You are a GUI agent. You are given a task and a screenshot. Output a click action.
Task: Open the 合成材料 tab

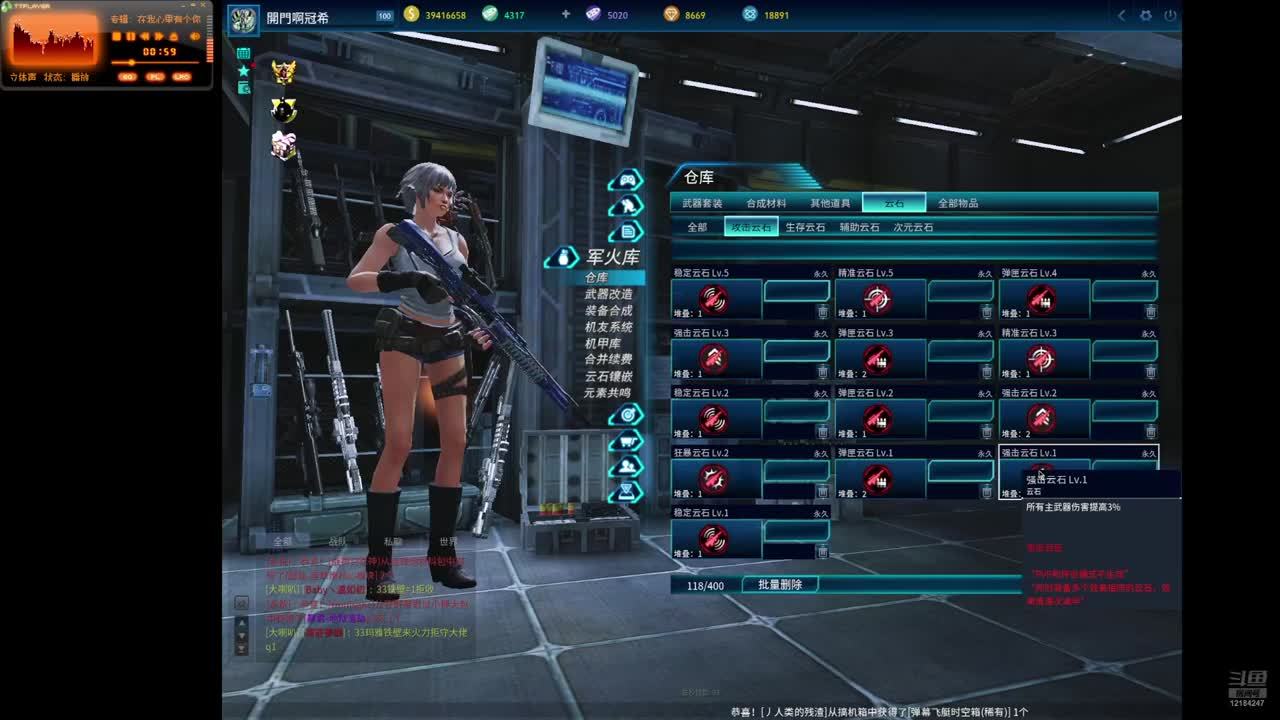tap(766, 203)
